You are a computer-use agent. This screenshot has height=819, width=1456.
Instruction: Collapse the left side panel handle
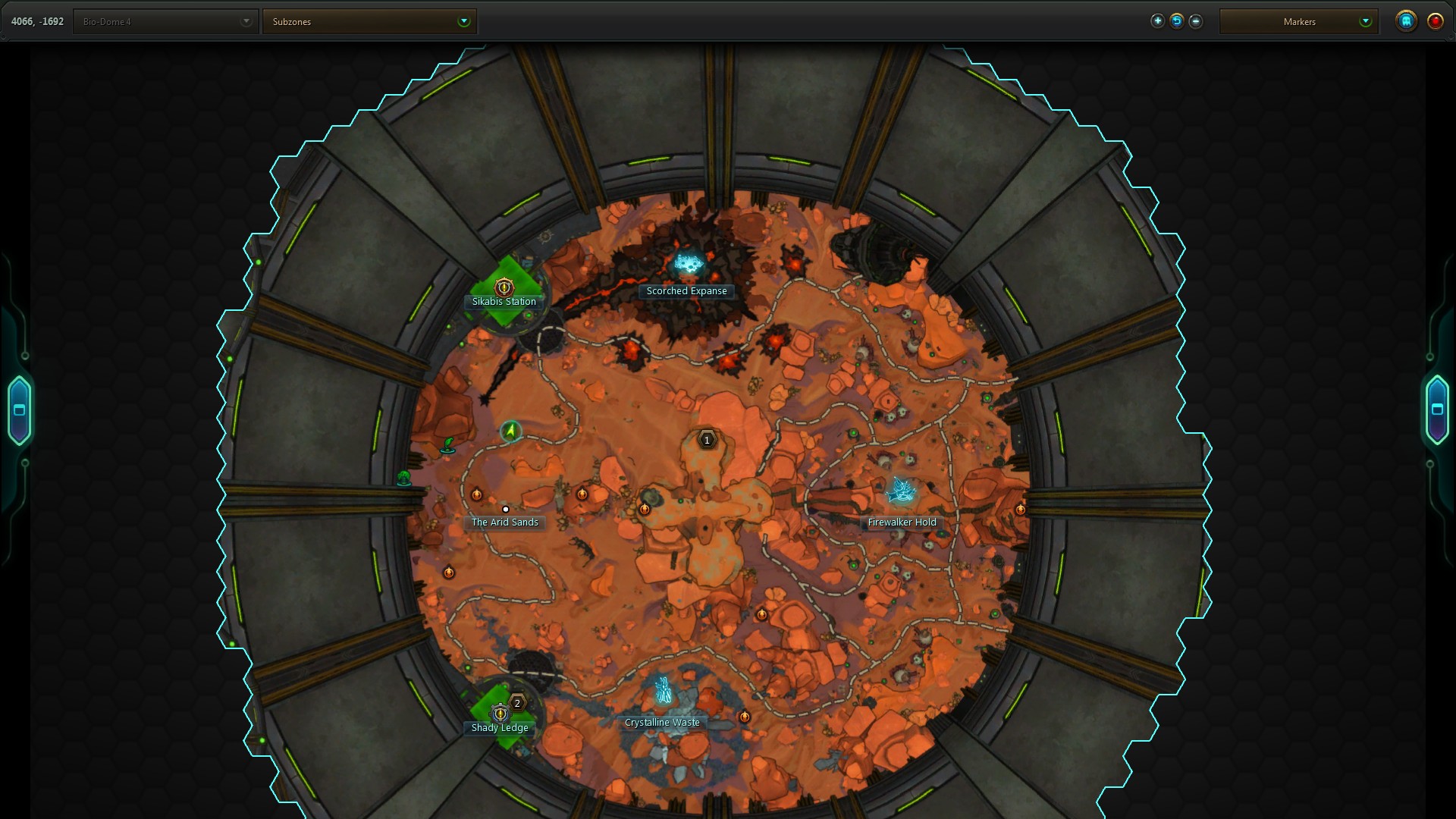coord(20,410)
